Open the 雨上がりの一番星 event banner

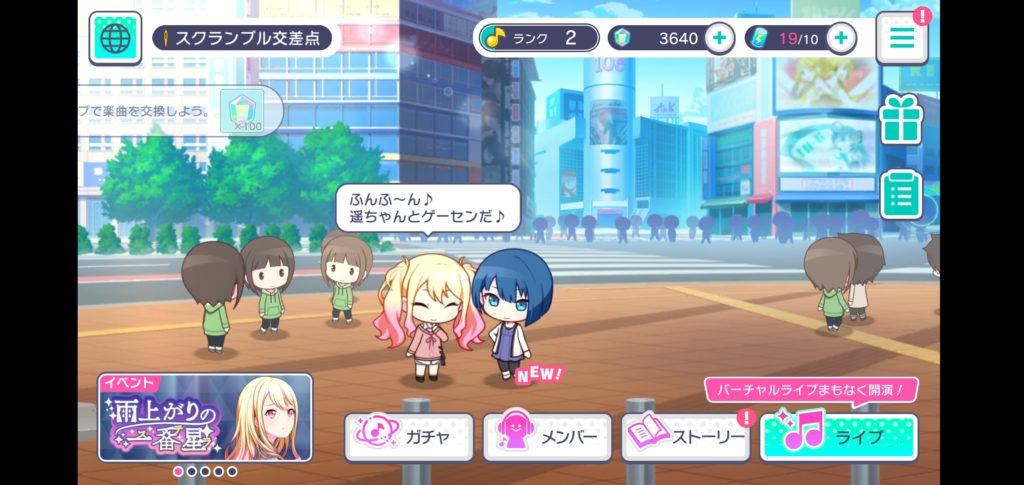pos(205,416)
